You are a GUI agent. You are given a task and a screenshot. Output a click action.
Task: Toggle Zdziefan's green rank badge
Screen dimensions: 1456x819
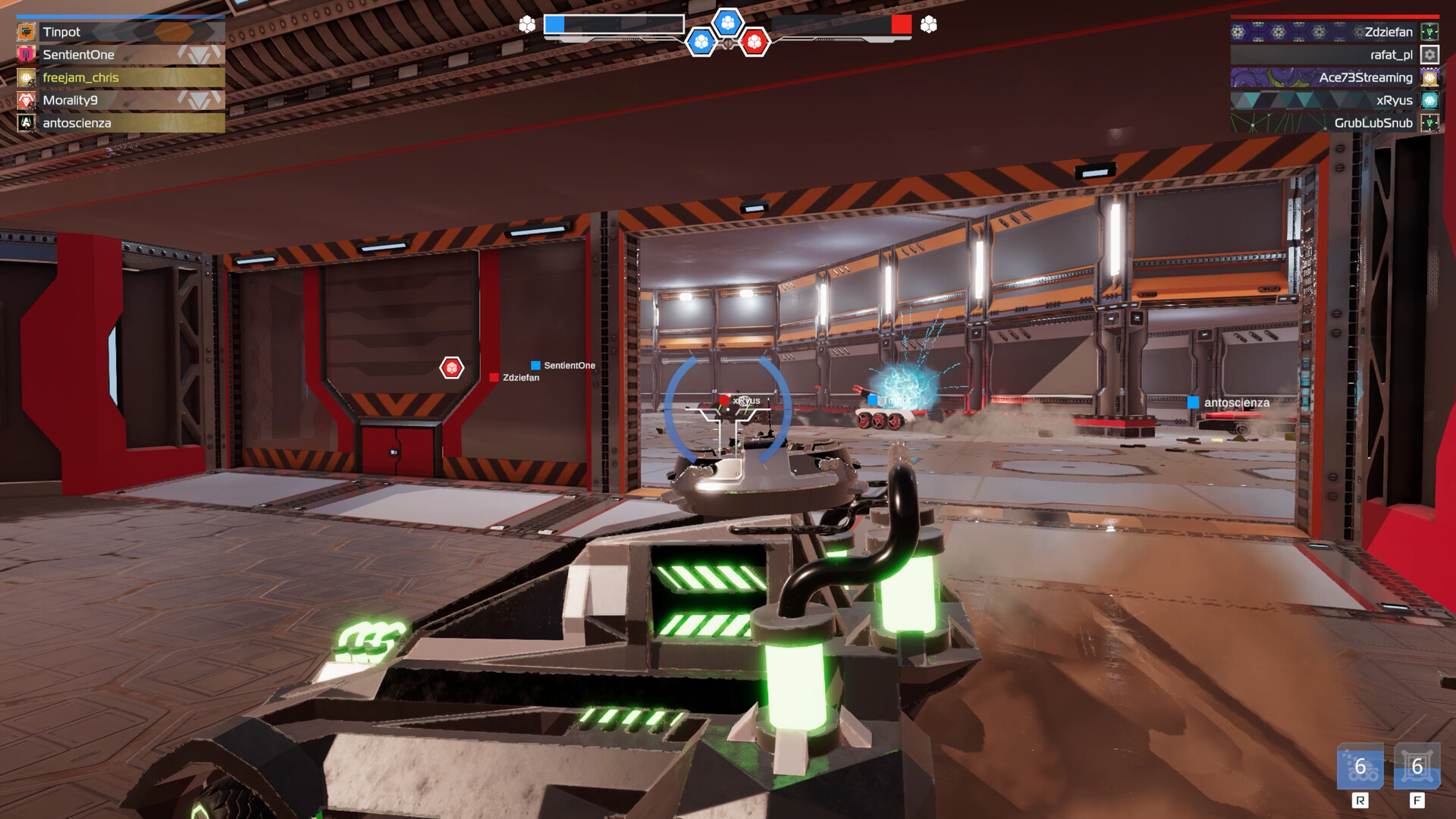[1430, 32]
